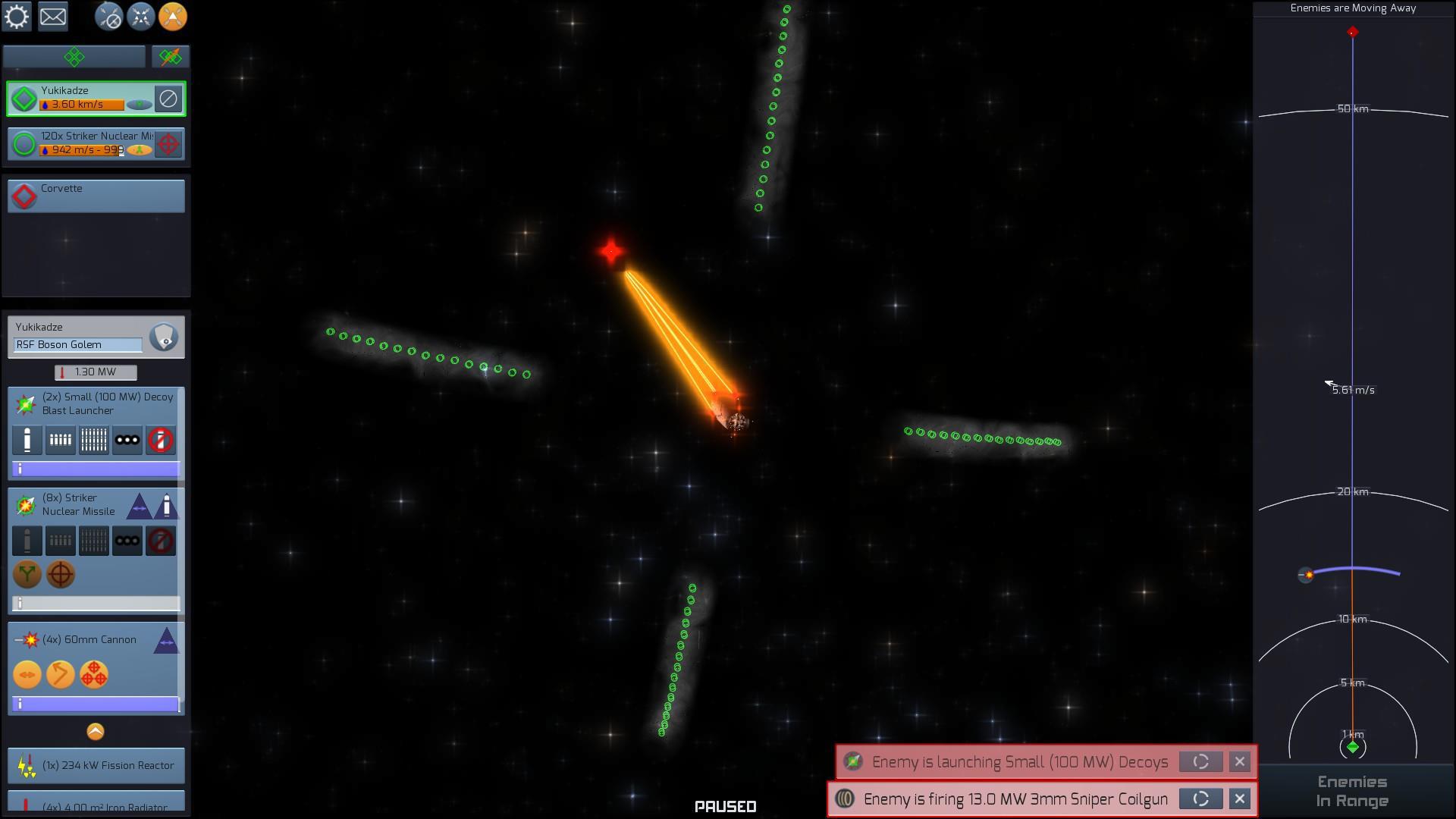Collapse the weapons list with the orange chevron
Viewport: 1456px width, 819px height.
pos(96,731)
